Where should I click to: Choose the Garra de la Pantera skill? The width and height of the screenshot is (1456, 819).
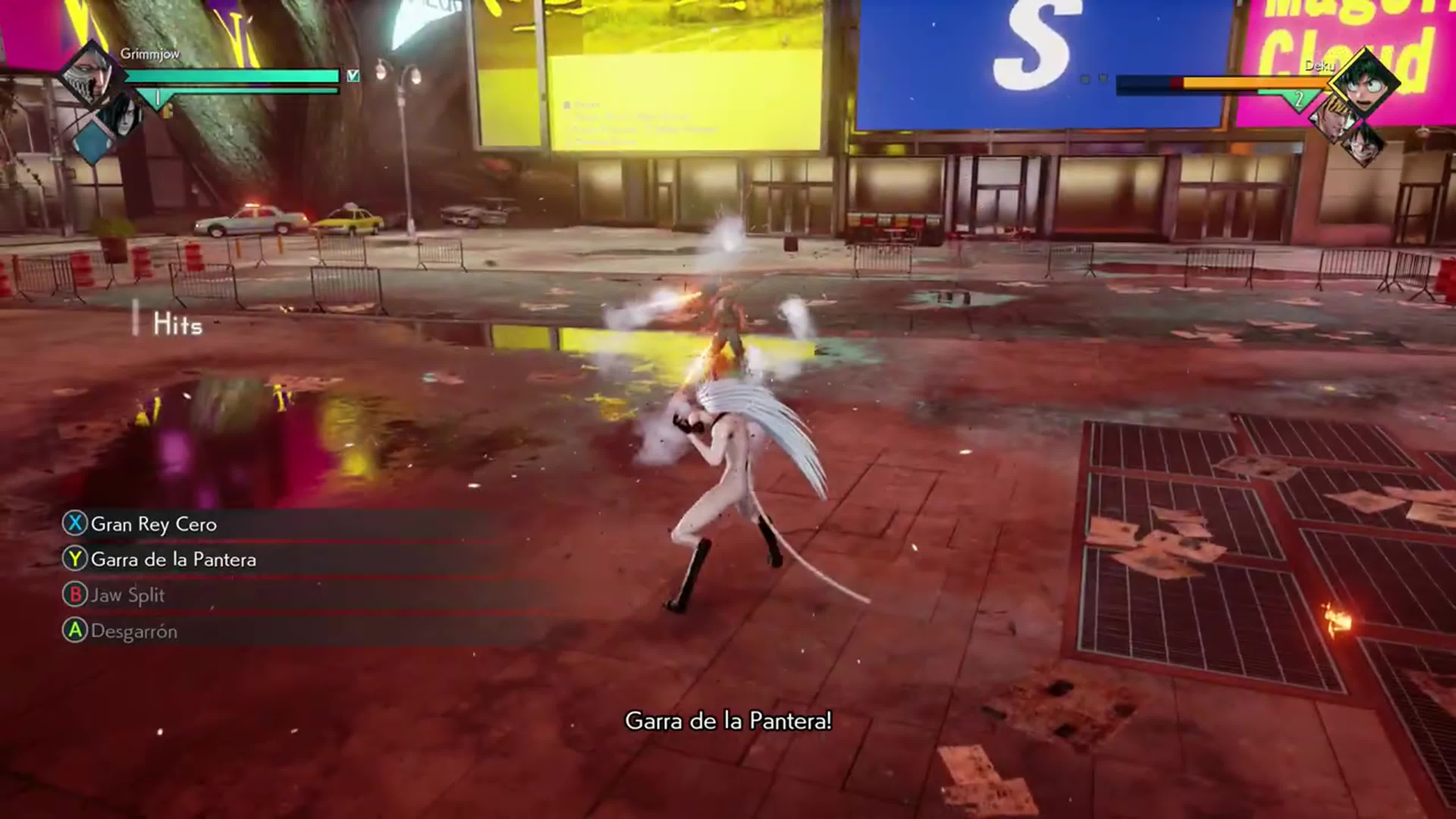point(173,560)
